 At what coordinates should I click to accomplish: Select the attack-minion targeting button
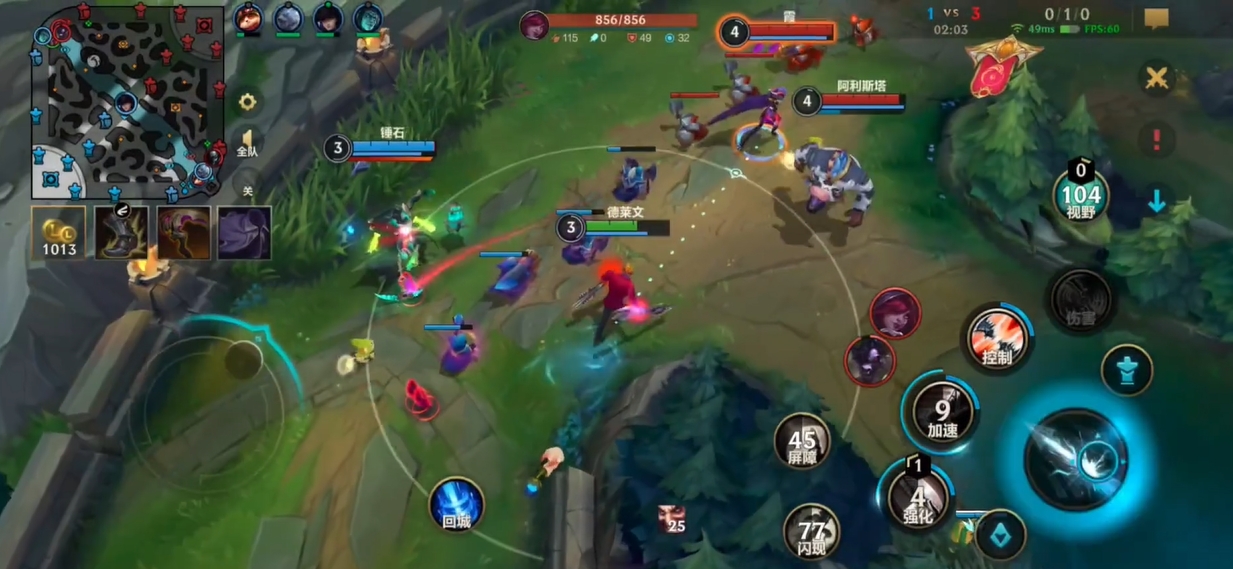pyautogui.click(x=1000, y=535)
